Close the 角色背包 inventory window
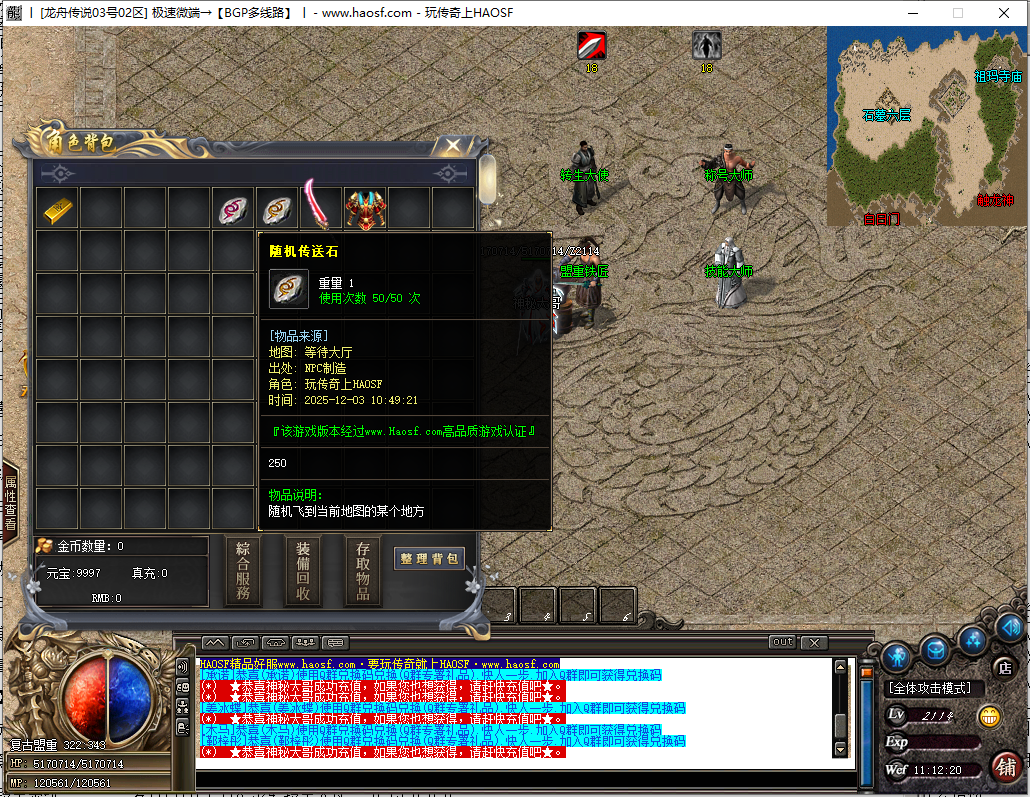1030x797 pixels. [x=453, y=146]
